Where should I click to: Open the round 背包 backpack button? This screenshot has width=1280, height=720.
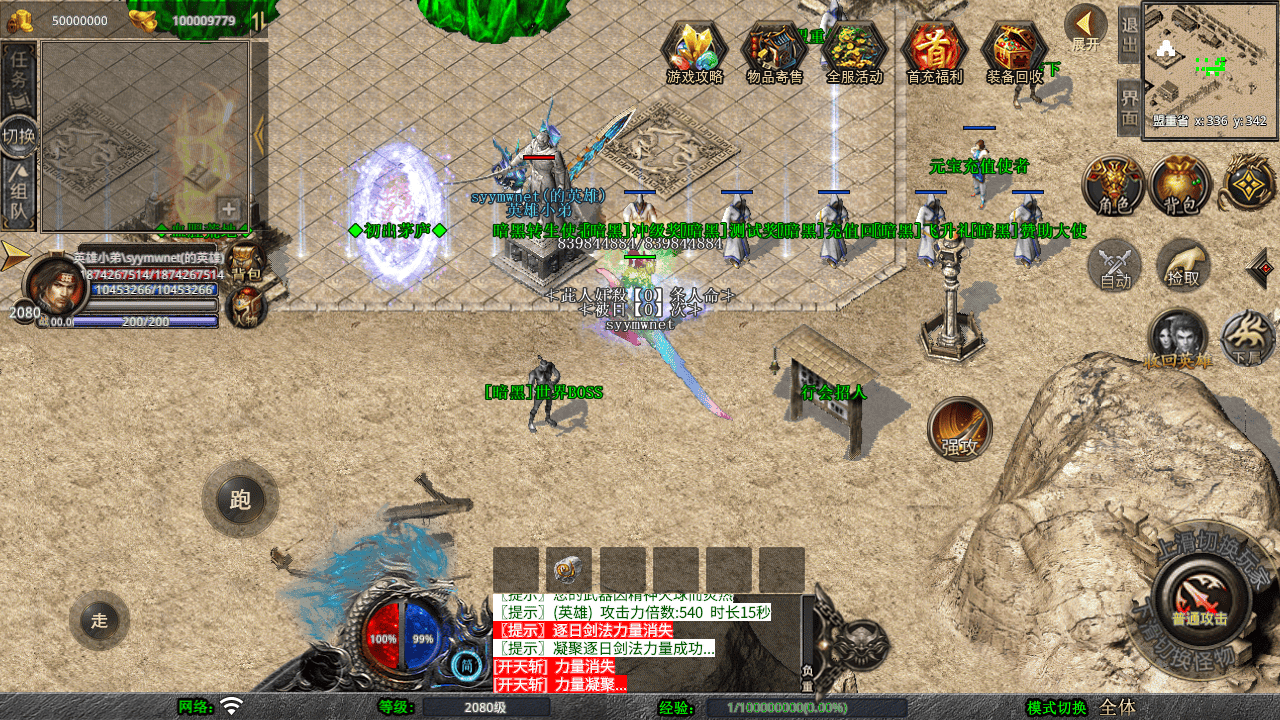click(1180, 185)
